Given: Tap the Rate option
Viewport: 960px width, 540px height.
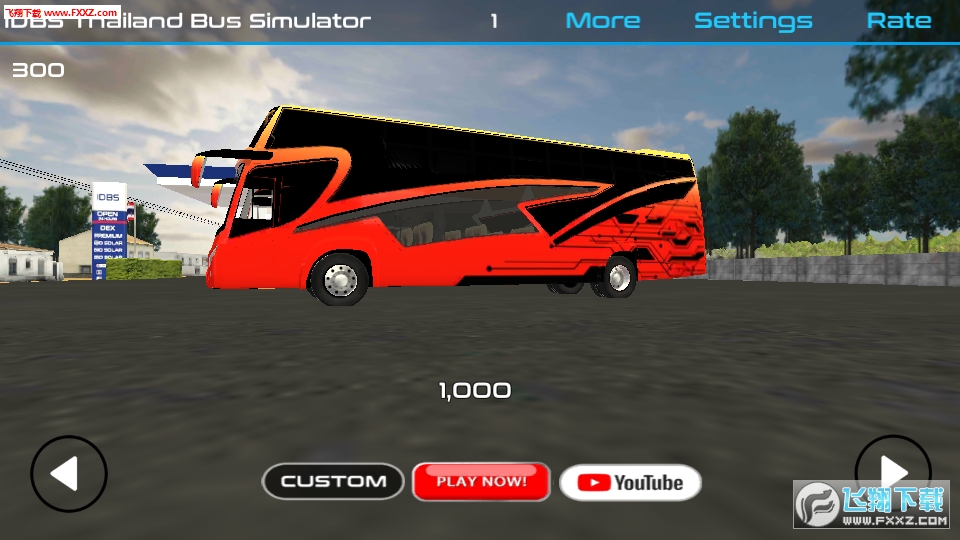Looking at the screenshot, I should pyautogui.click(x=899, y=21).
